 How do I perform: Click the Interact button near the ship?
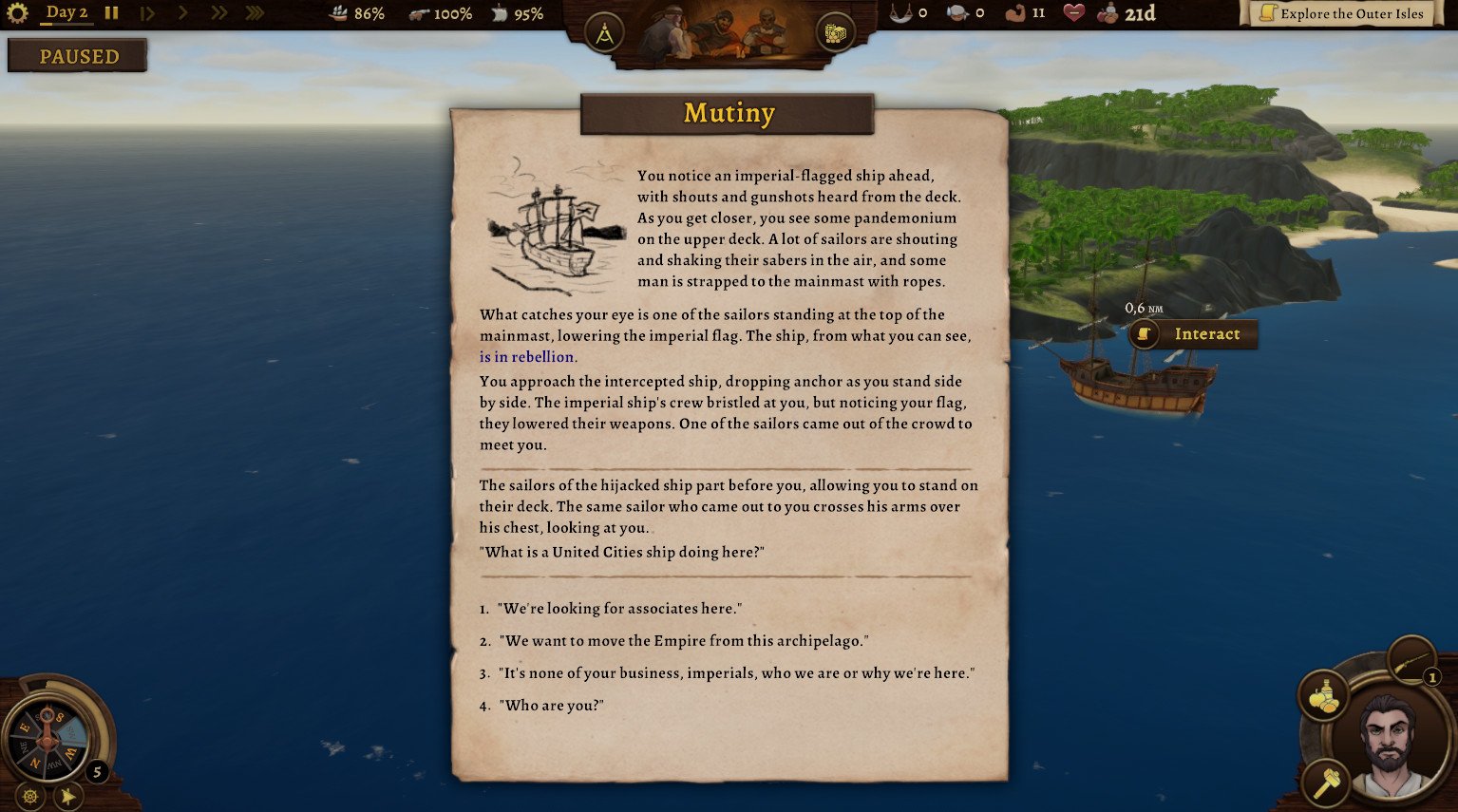(1194, 334)
